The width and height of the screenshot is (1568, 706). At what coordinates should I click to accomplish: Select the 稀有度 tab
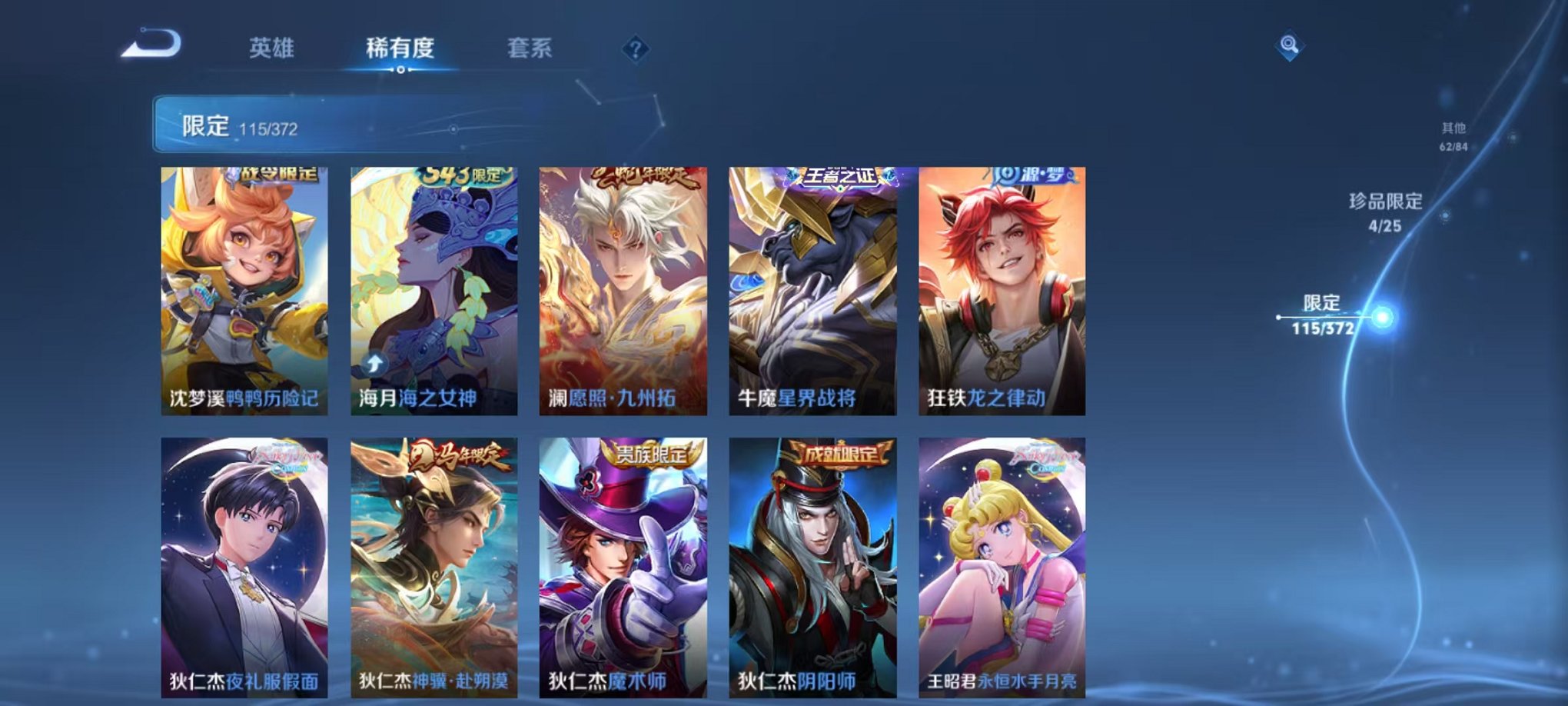coord(399,48)
